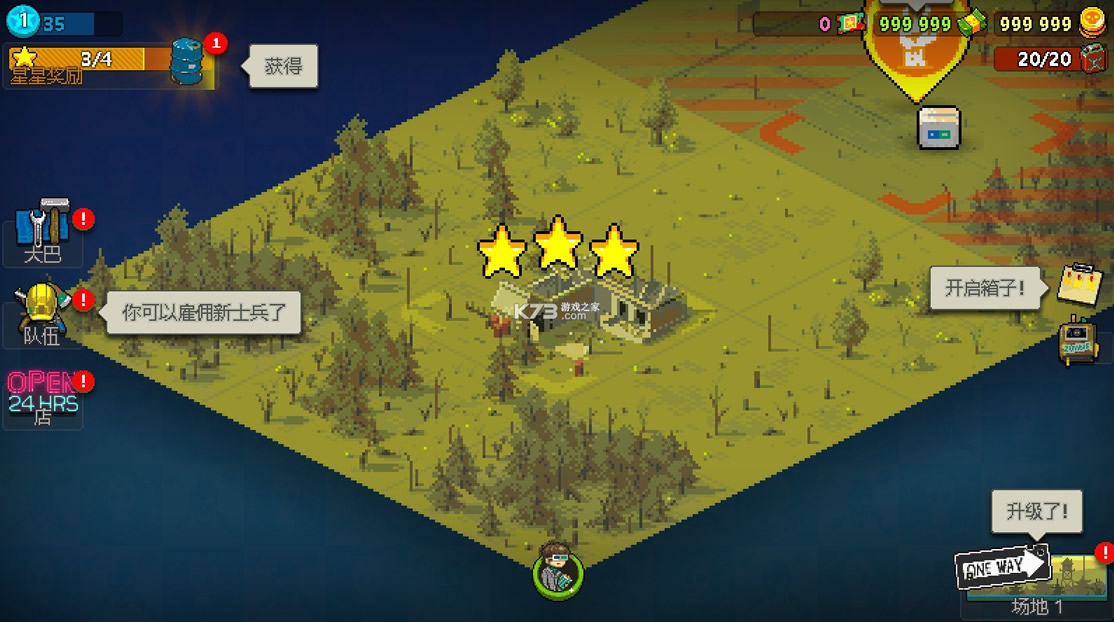Viewport: 1114px width, 622px height.
Task: Add more gold coins
Action: pyautogui.click(x=1091, y=23)
